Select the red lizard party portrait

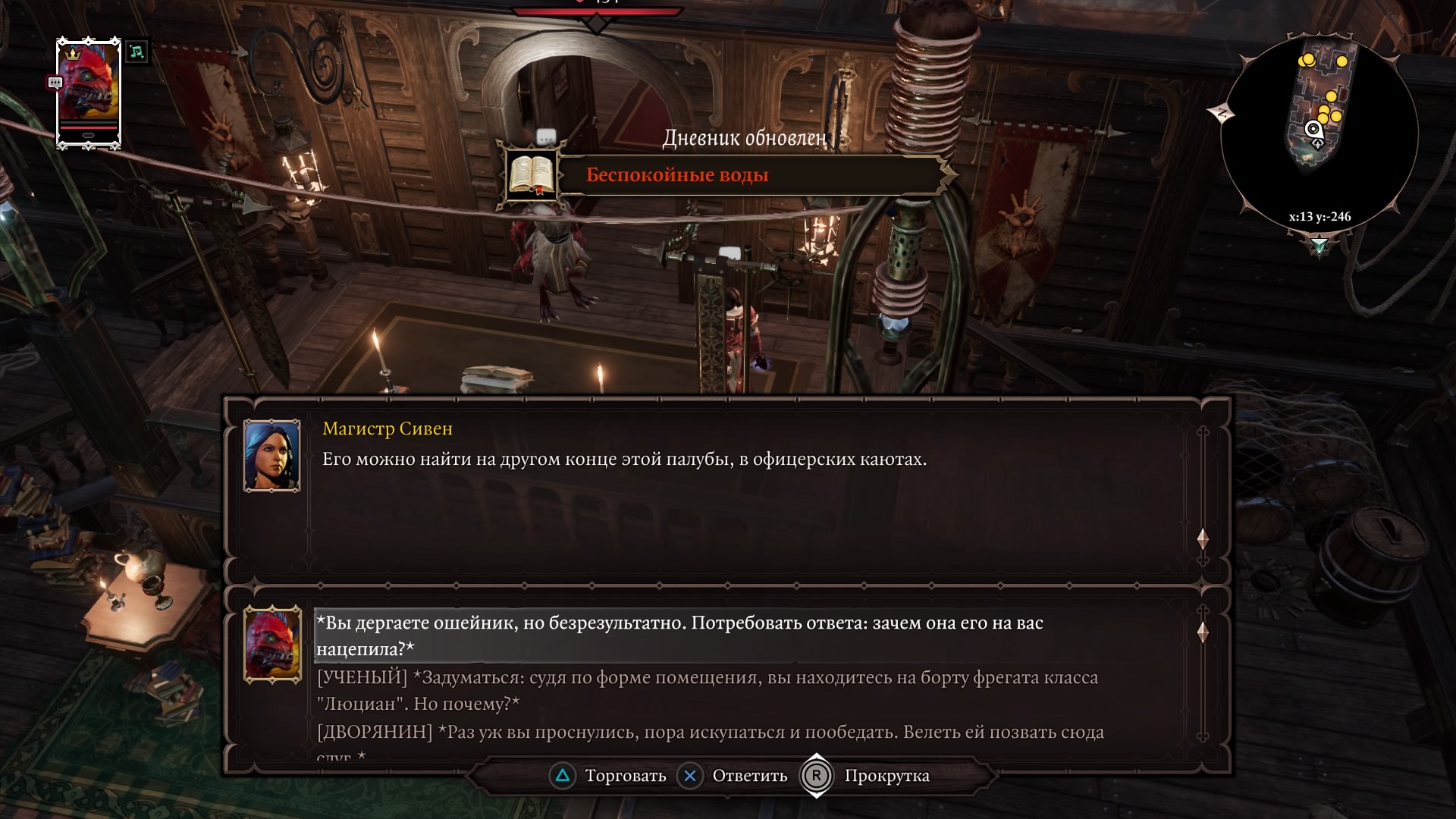[89, 91]
